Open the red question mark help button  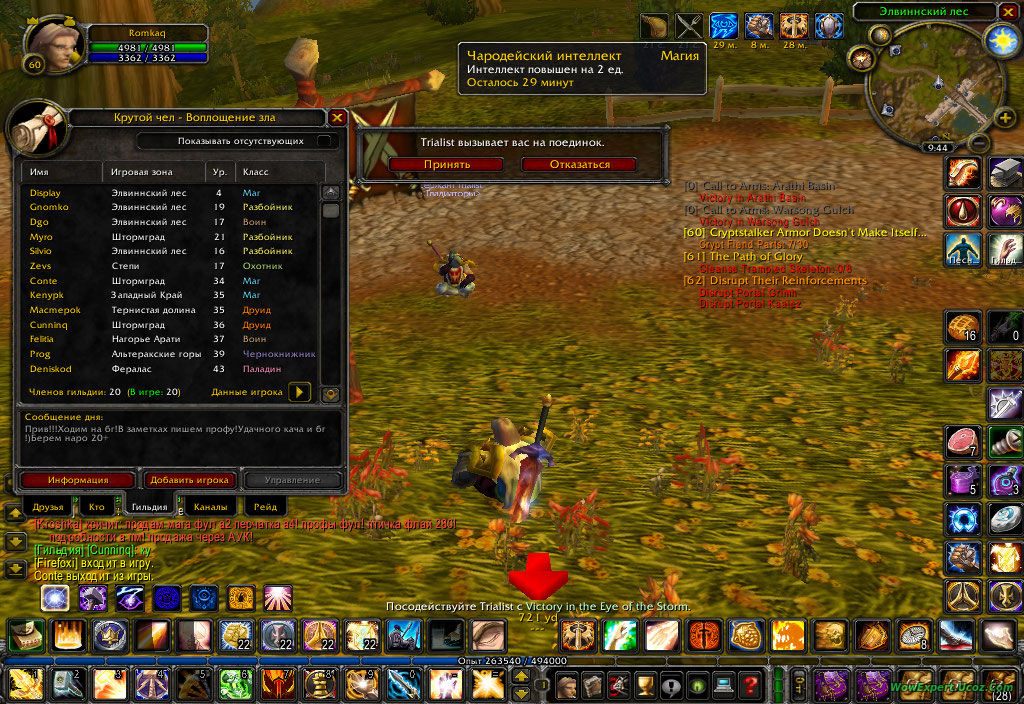tap(749, 685)
